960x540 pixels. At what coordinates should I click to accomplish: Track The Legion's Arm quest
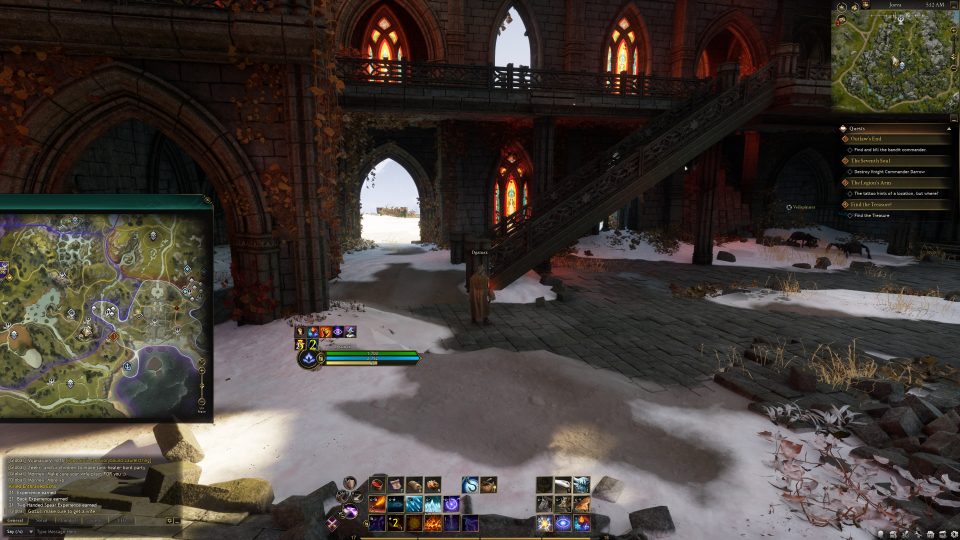pyautogui.click(x=871, y=182)
